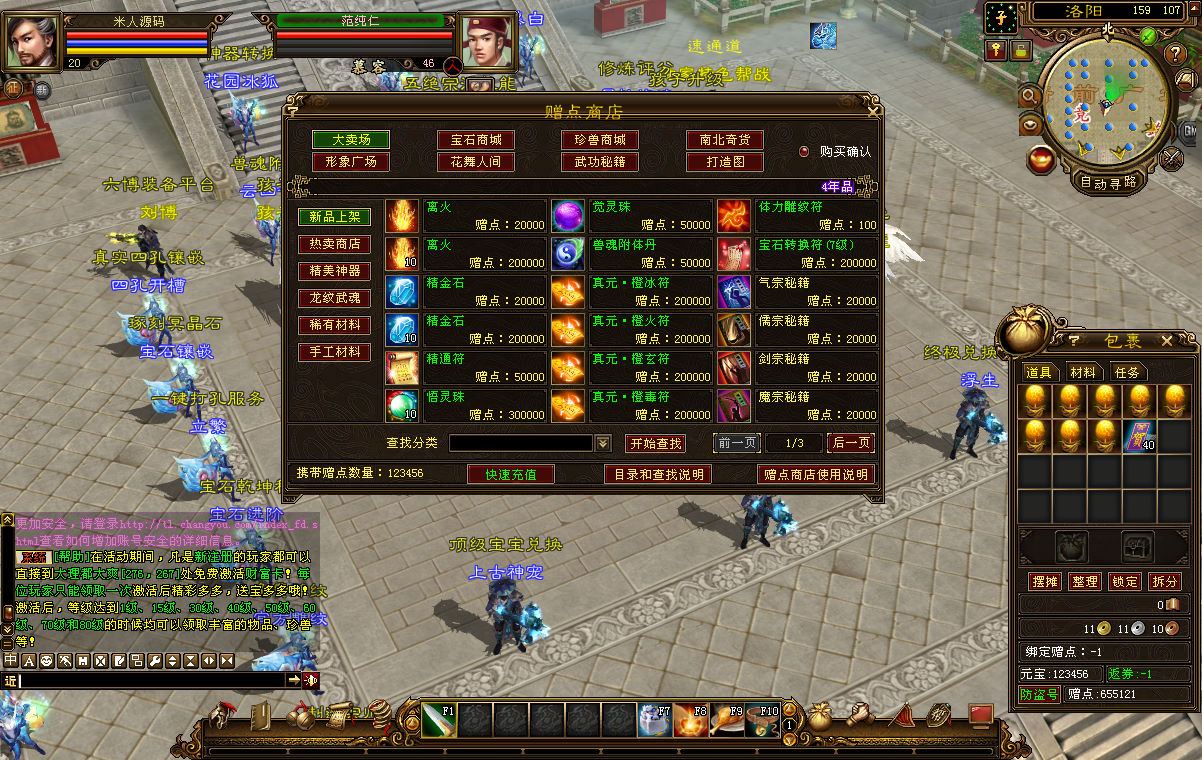Open the 武功秘籍 category

600,161
